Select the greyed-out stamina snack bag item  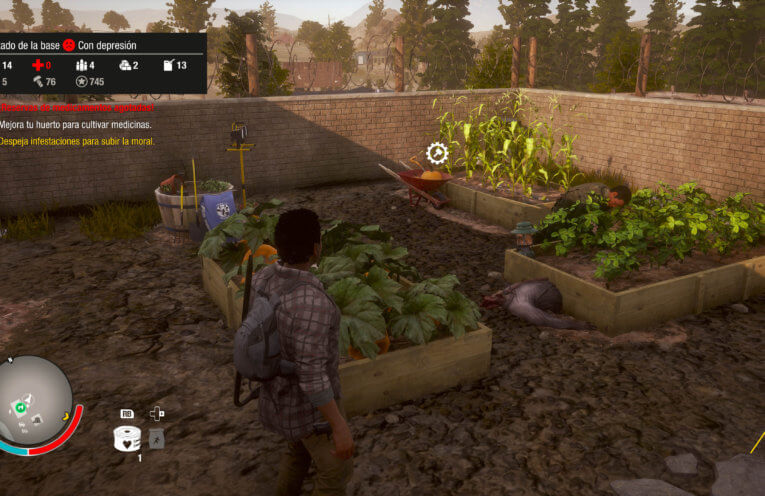click(157, 438)
